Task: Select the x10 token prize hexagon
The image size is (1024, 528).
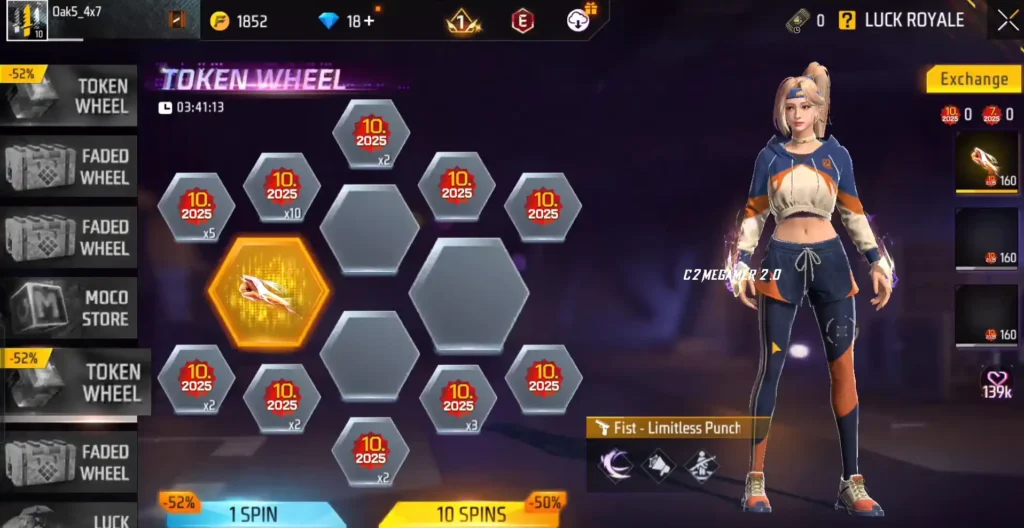Action: 282,187
